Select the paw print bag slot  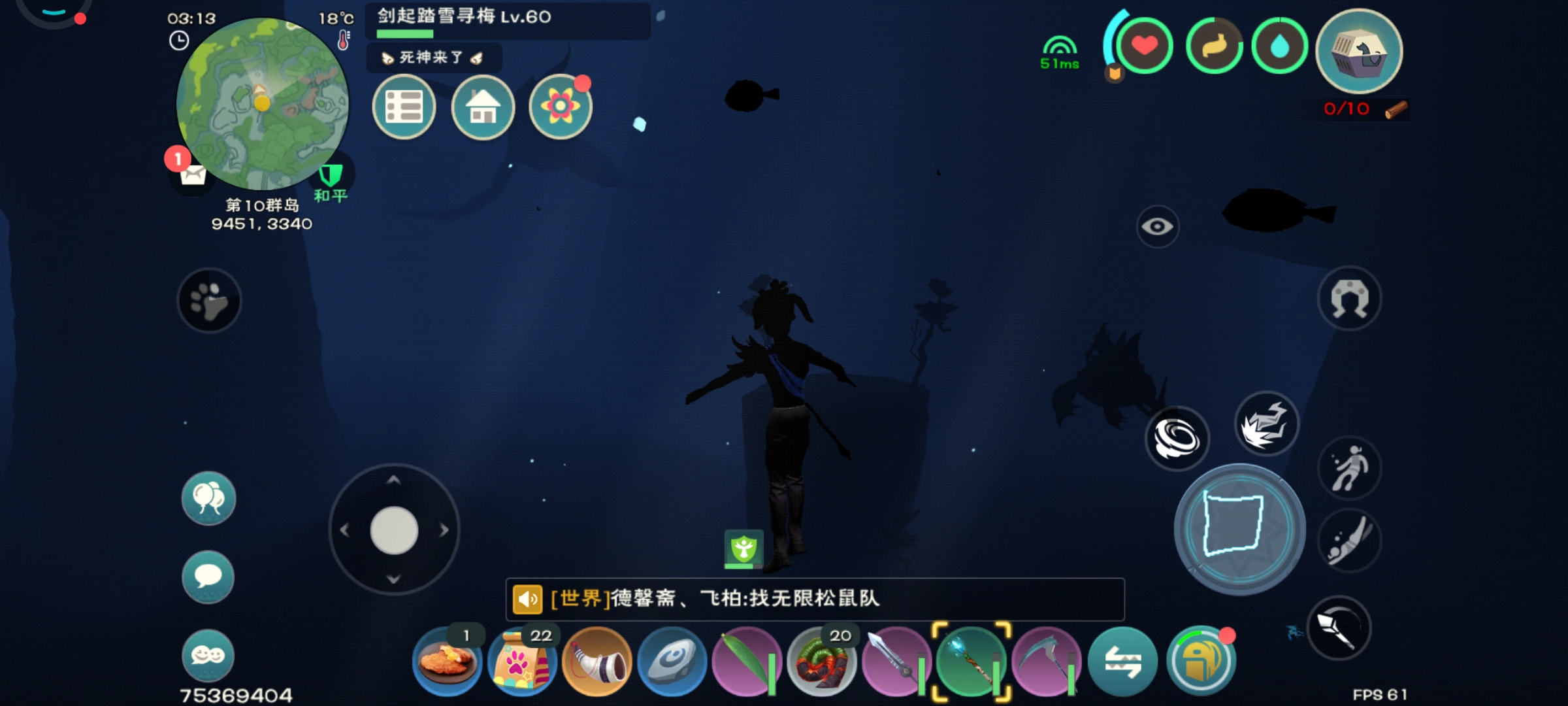click(522, 662)
